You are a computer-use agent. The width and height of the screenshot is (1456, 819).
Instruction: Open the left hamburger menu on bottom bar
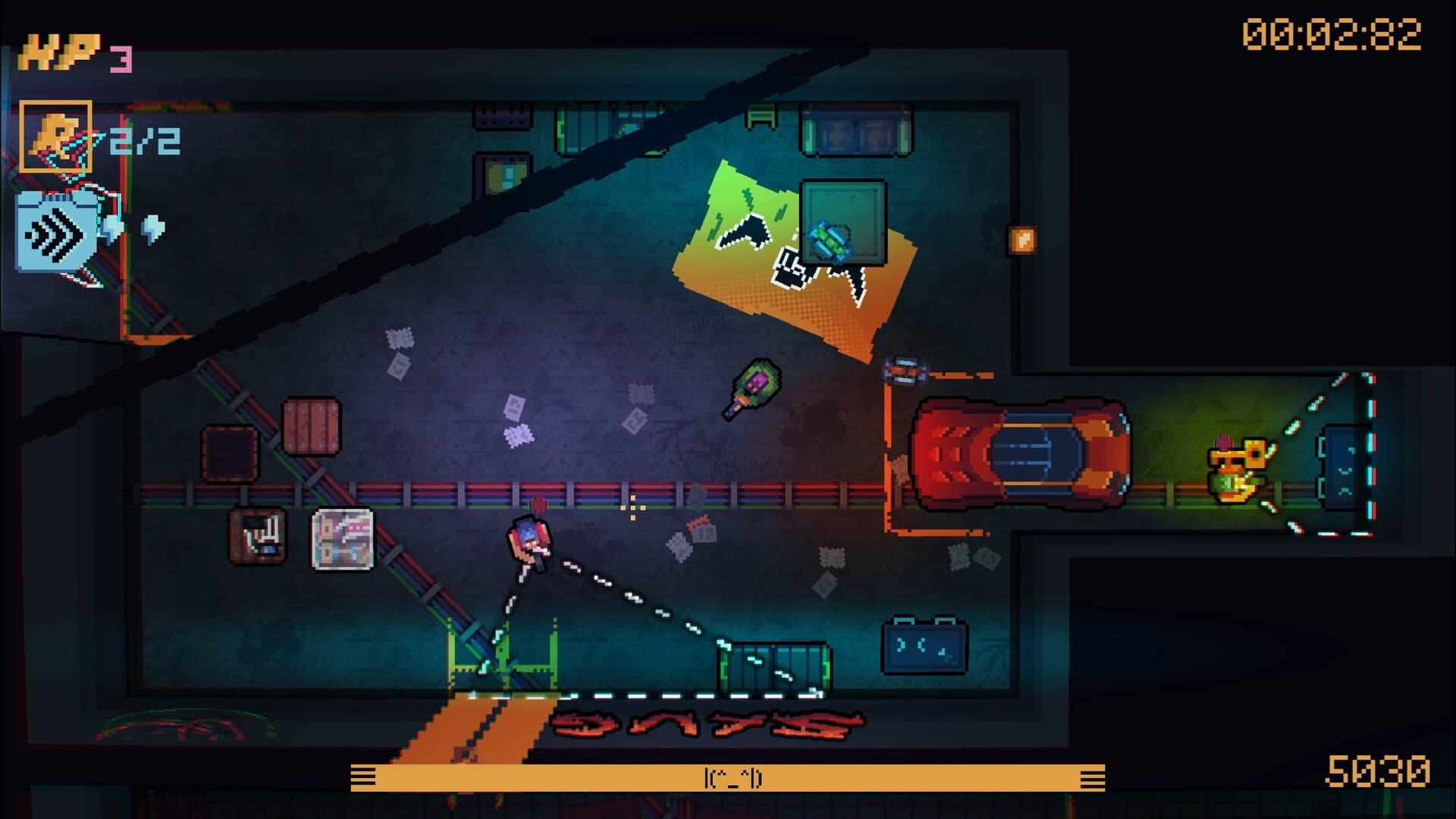click(365, 776)
